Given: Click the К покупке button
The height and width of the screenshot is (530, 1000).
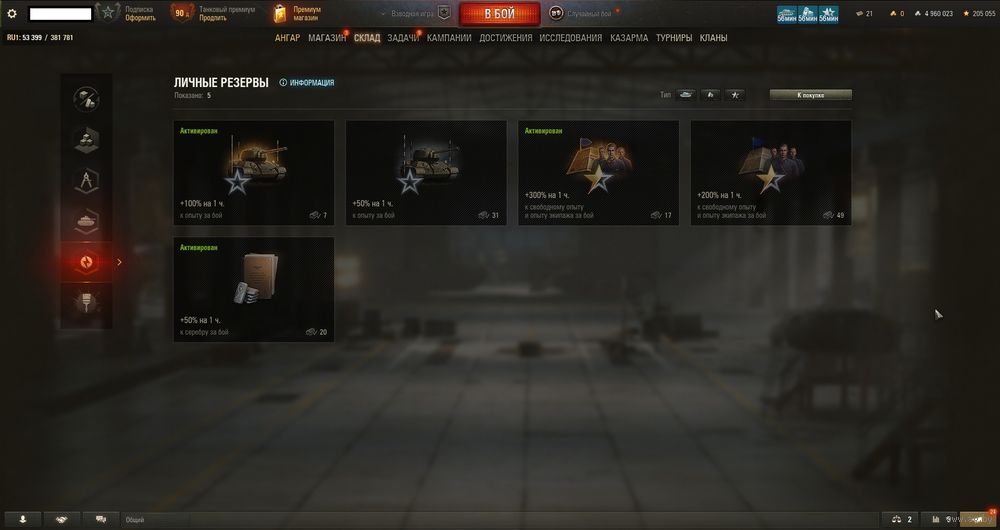Looking at the screenshot, I should (810, 95).
